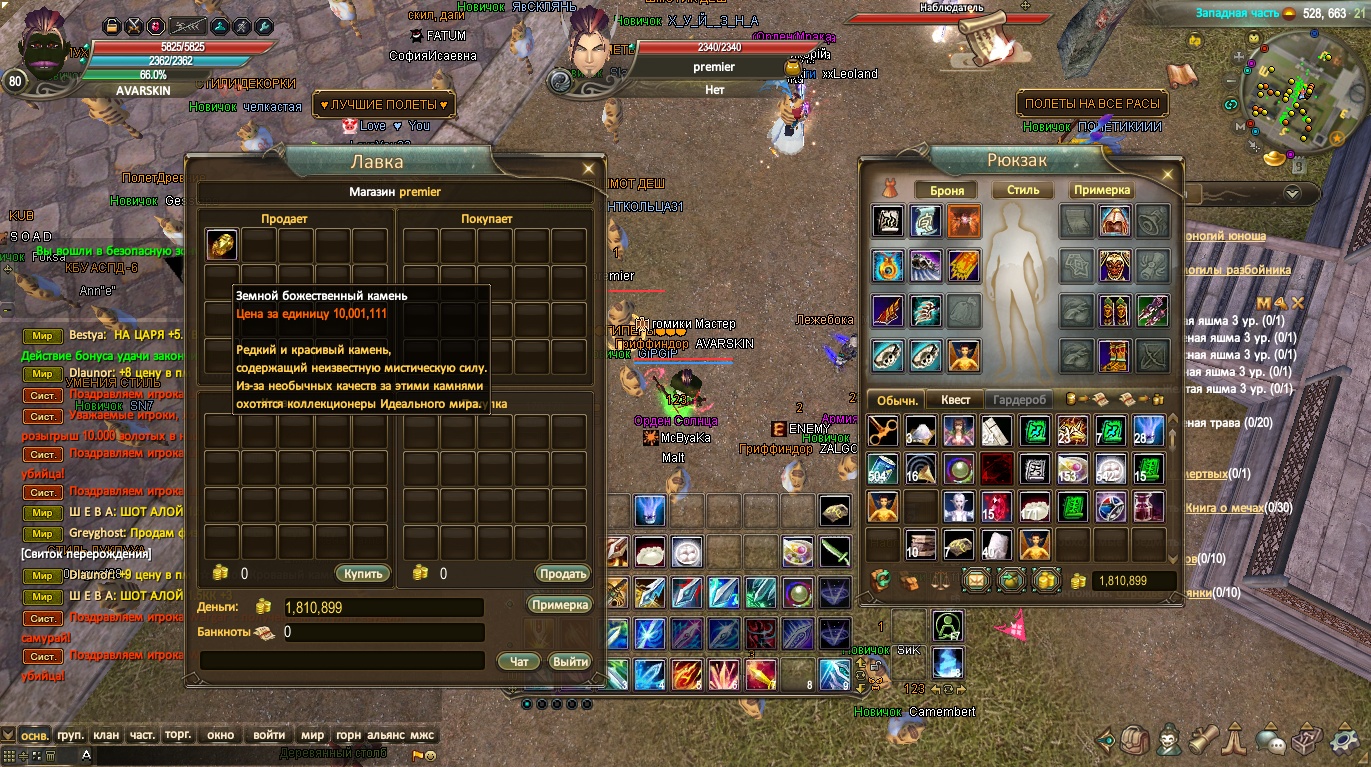Open Примерка from the Лавка window
The height and width of the screenshot is (767, 1371).
[560, 604]
